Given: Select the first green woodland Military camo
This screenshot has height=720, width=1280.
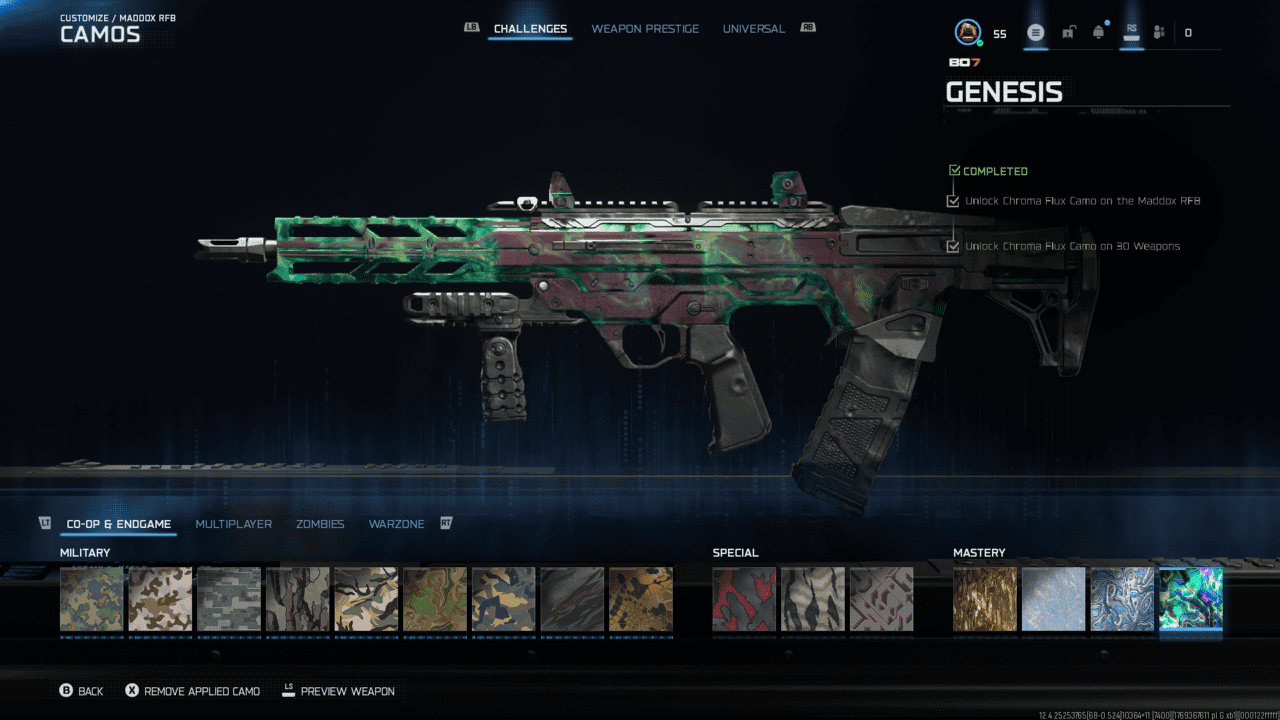Looking at the screenshot, I should [92, 599].
